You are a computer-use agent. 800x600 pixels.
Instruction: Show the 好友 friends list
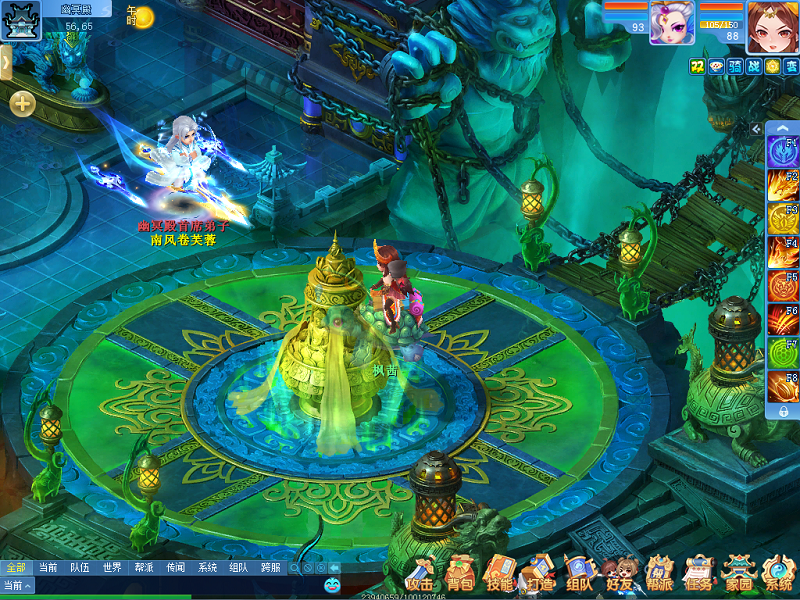pyautogui.click(x=618, y=574)
